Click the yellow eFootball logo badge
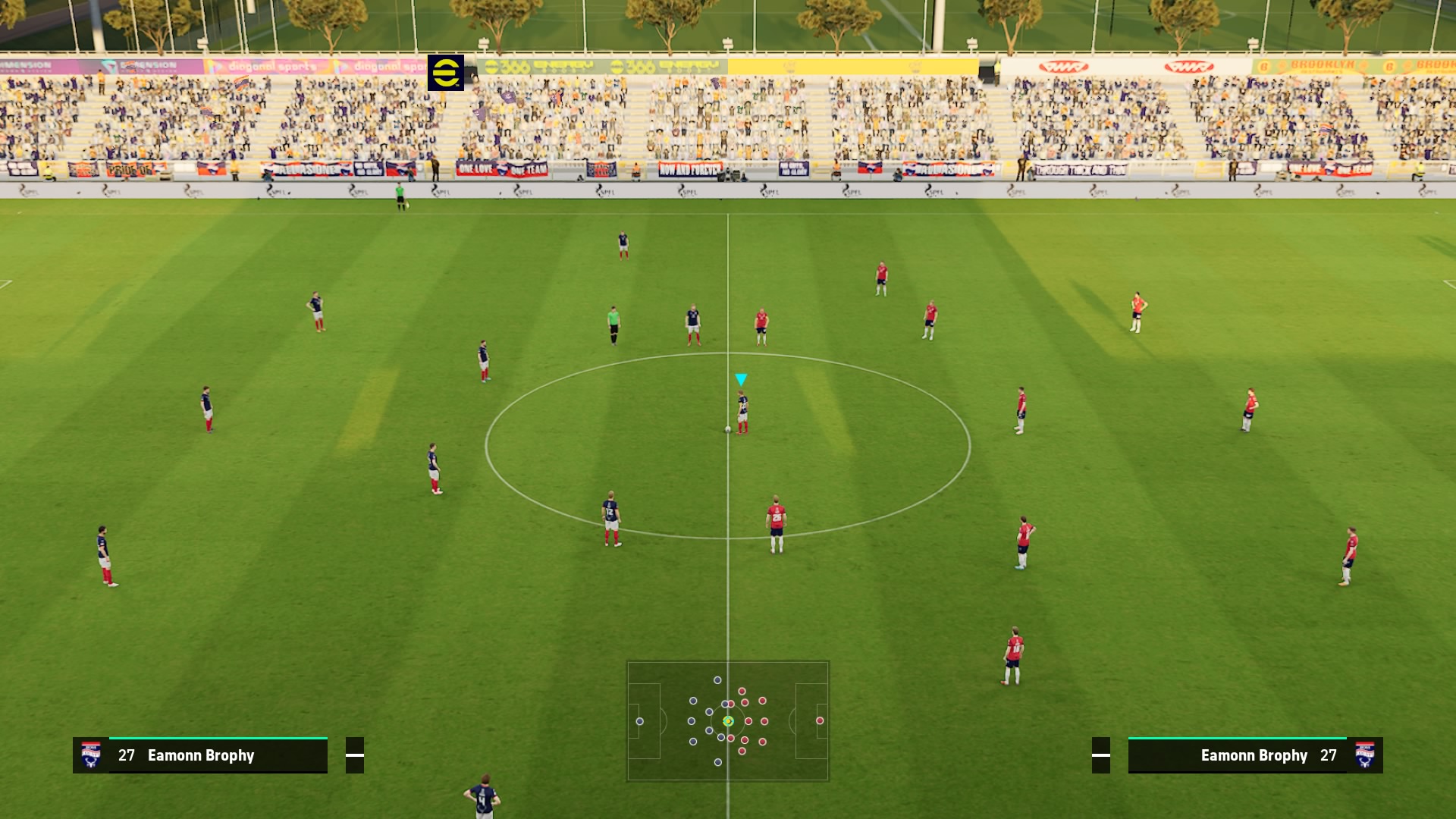The image size is (1456, 819). click(446, 73)
